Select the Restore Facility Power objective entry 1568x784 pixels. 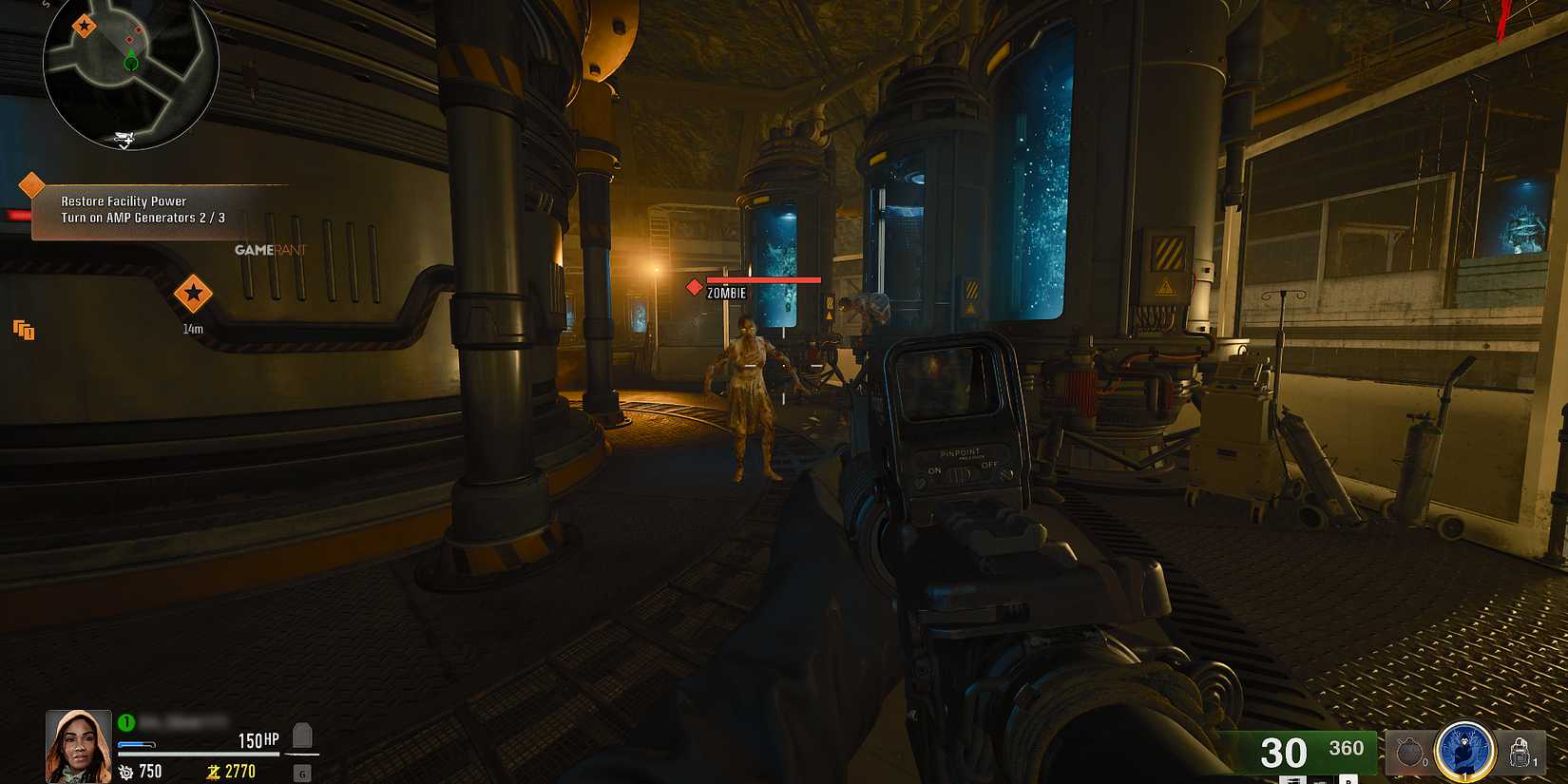[x=124, y=201]
